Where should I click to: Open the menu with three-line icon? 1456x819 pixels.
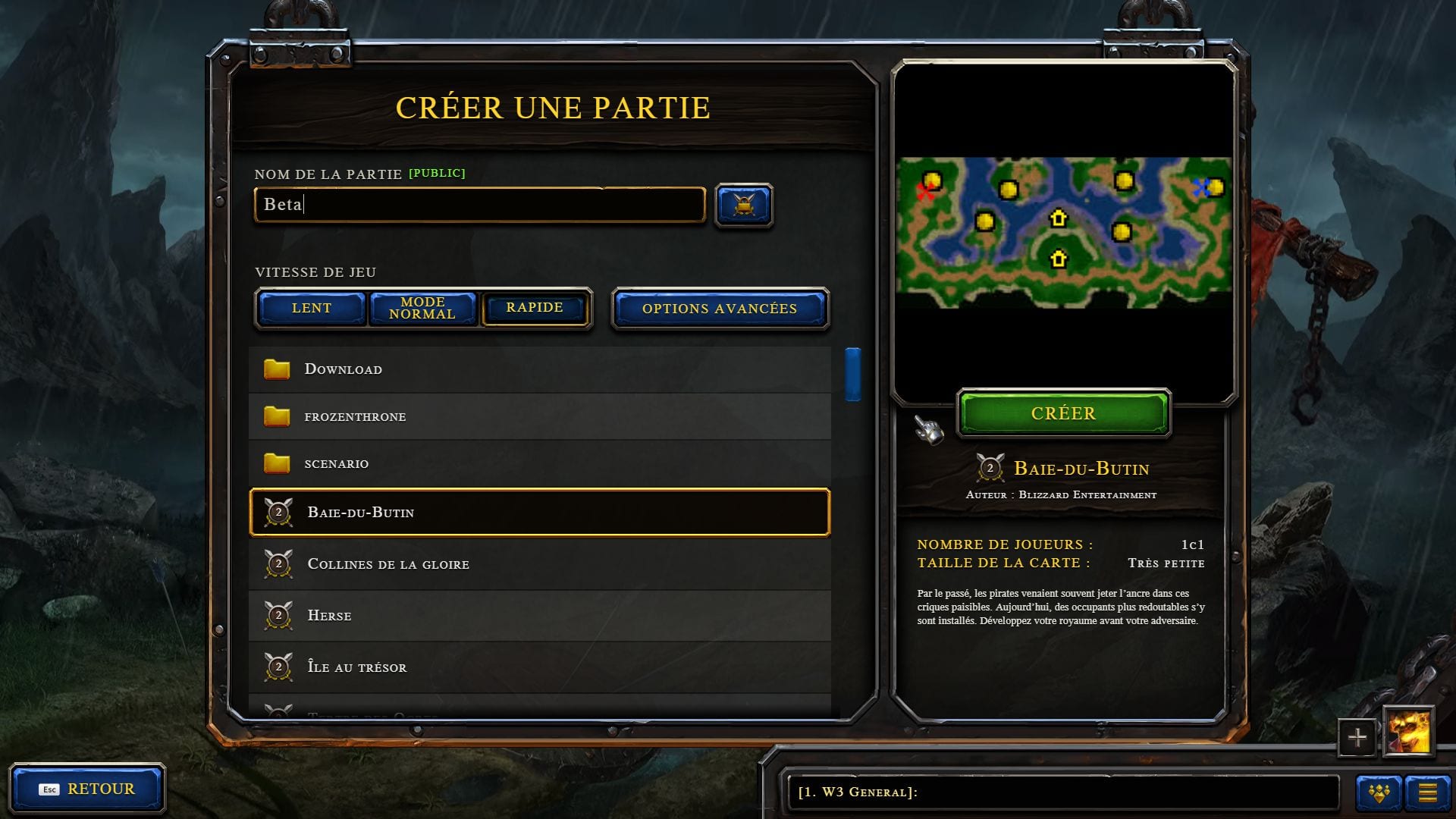click(1427, 793)
